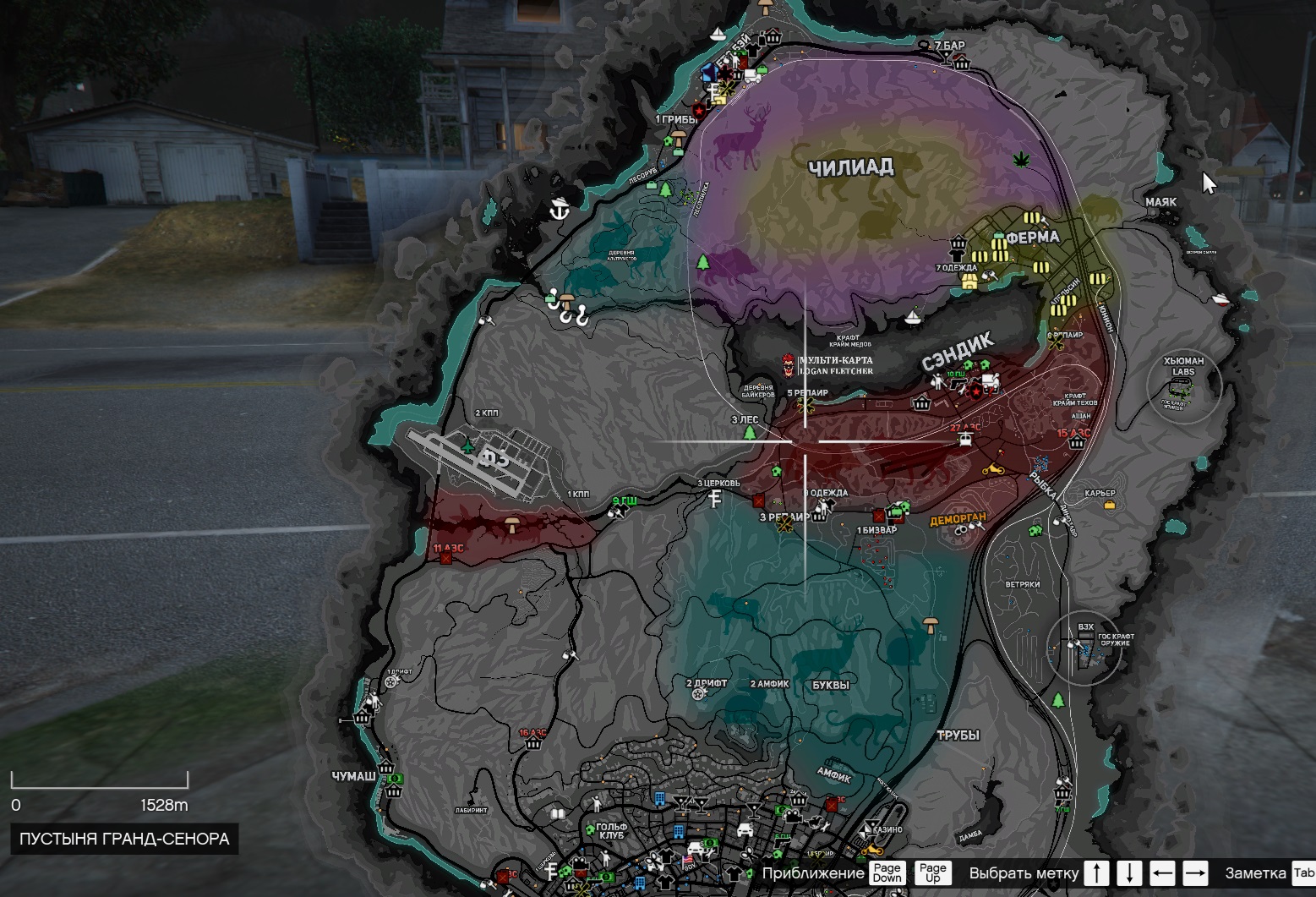The image size is (1316, 897).
Task: Click the yellow motorcycle marker
Action: tap(992, 468)
